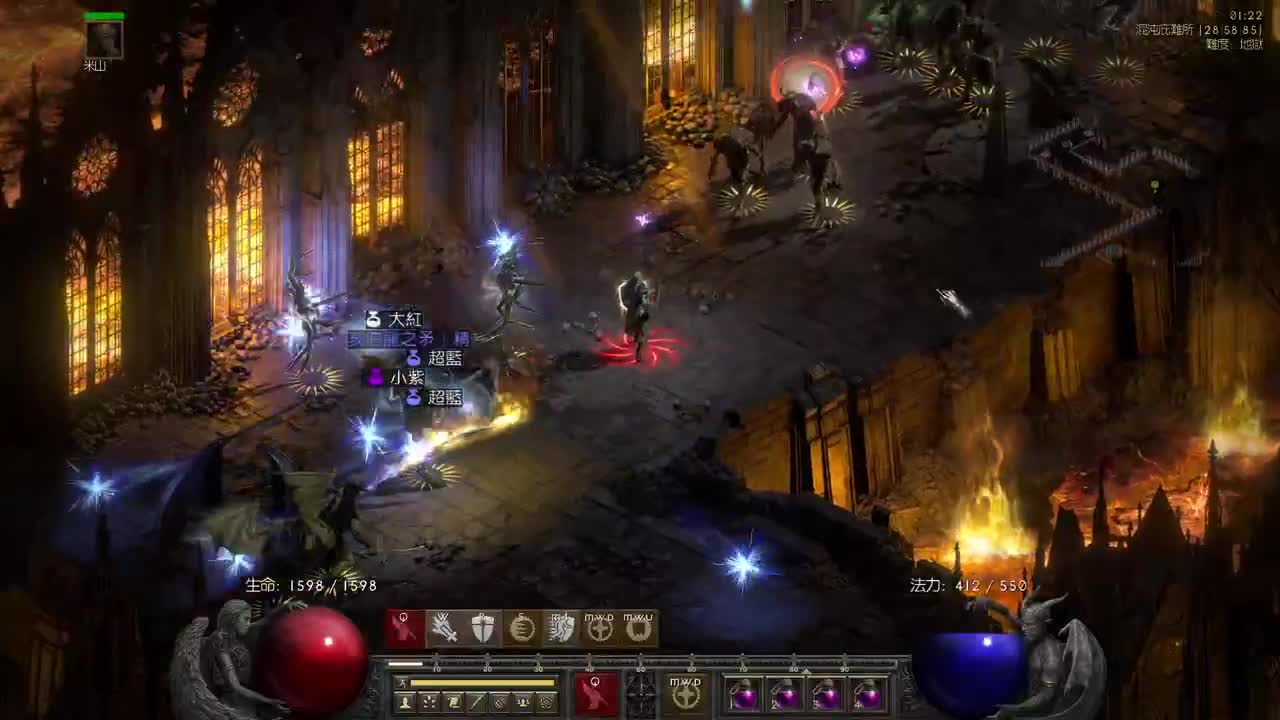
Task: Activate the W gauntlet-and-sword skill icon
Action: [444, 628]
